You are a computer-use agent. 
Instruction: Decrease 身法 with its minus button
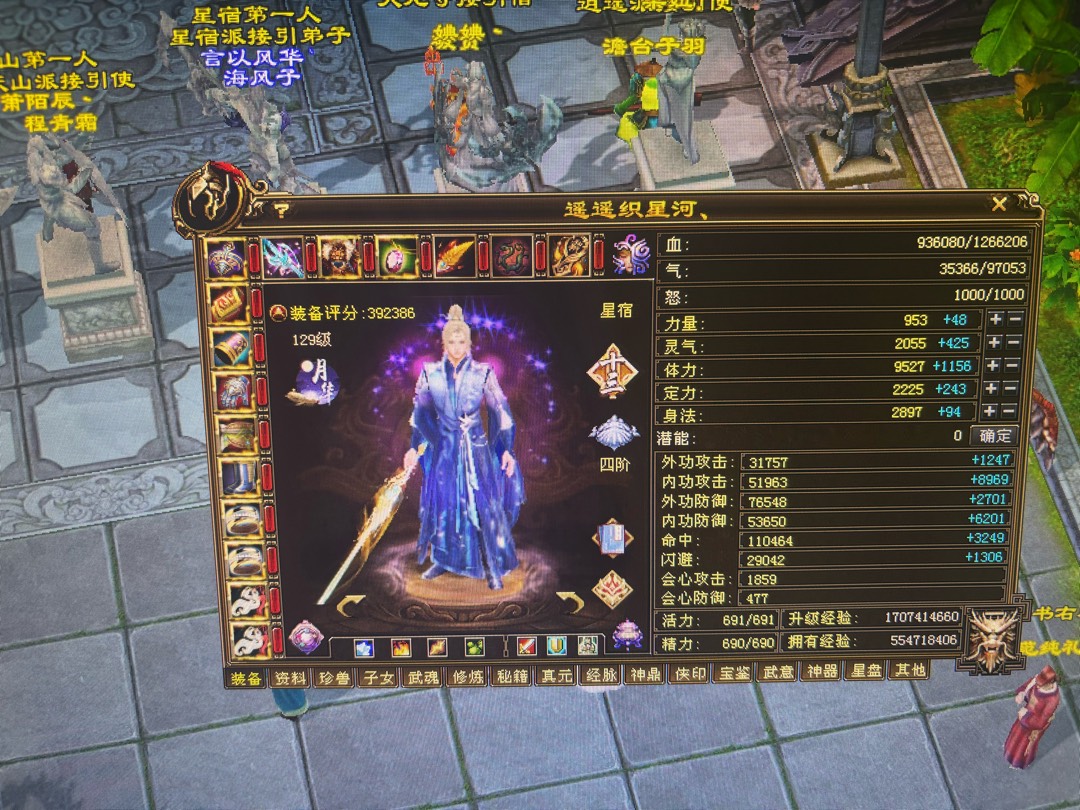(1014, 412)
